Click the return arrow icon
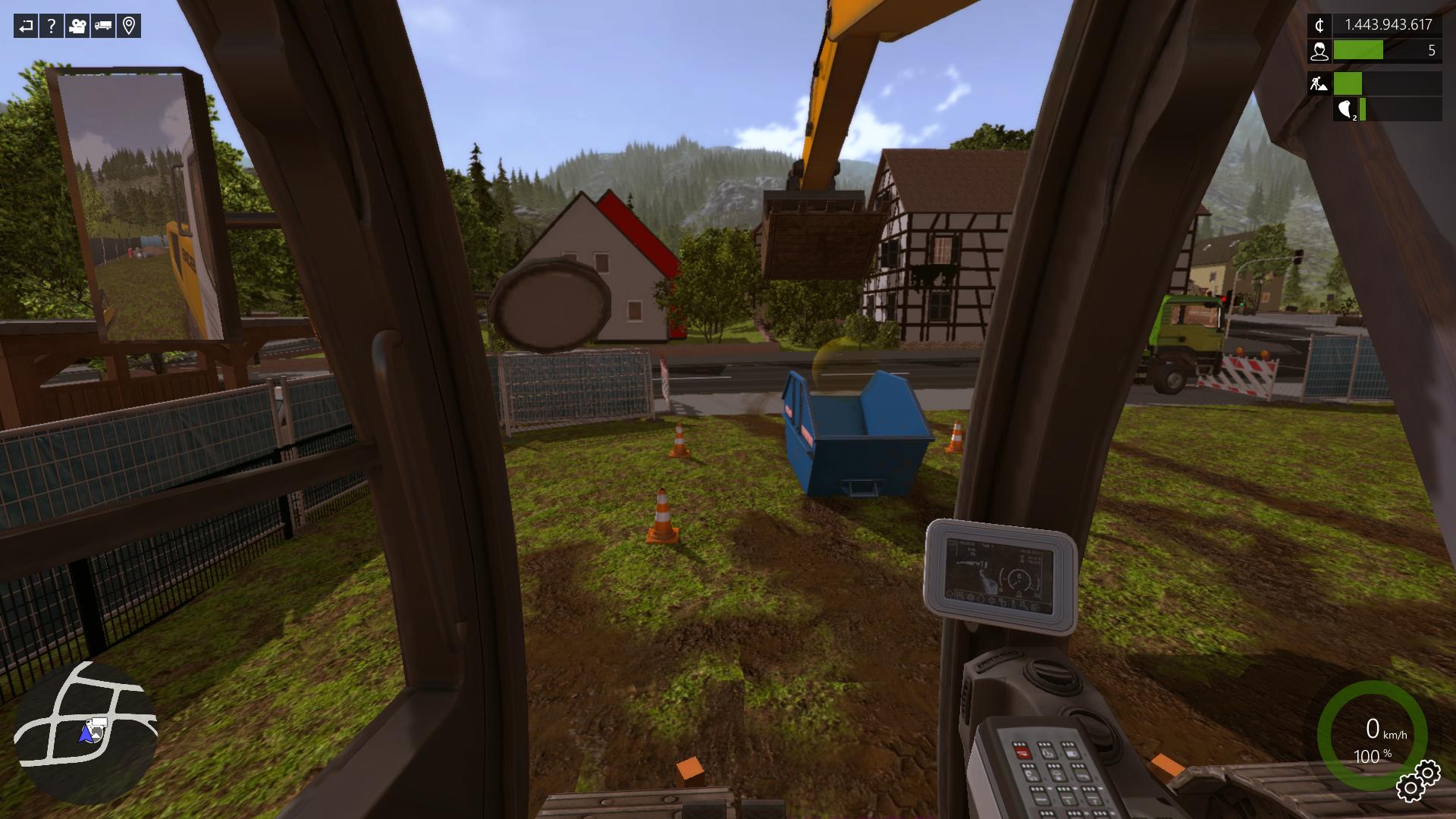The image size is (1456, 819). tap(26, 27)
